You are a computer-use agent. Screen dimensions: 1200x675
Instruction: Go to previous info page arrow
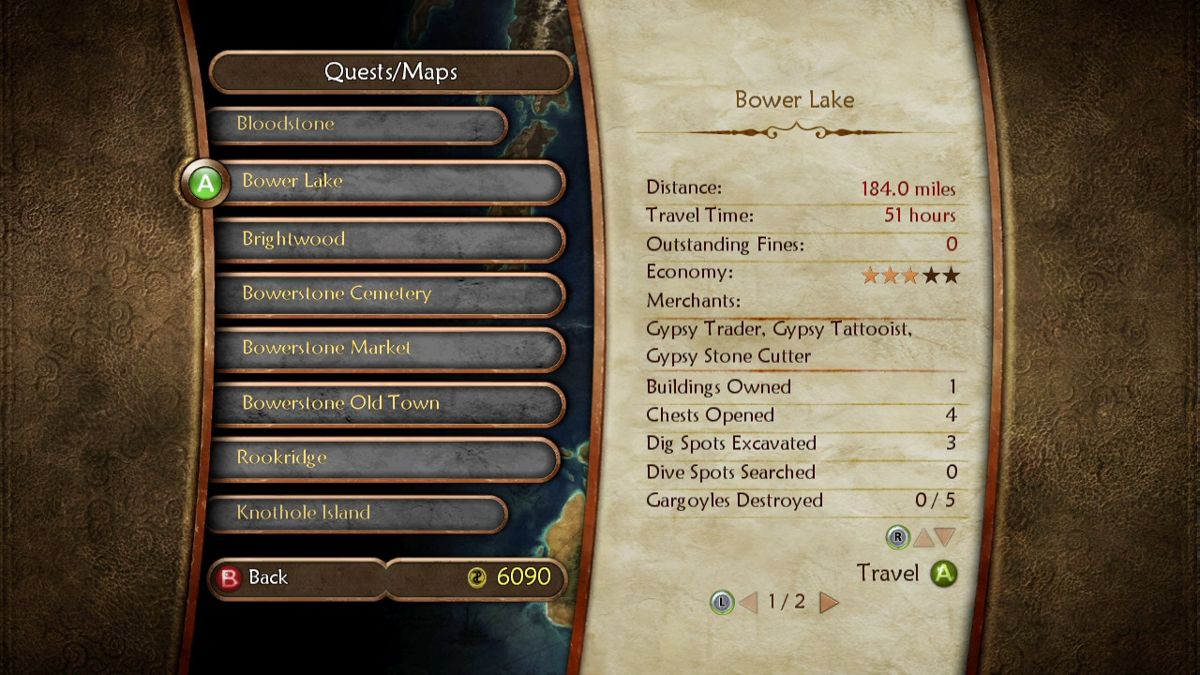point(748,602)
